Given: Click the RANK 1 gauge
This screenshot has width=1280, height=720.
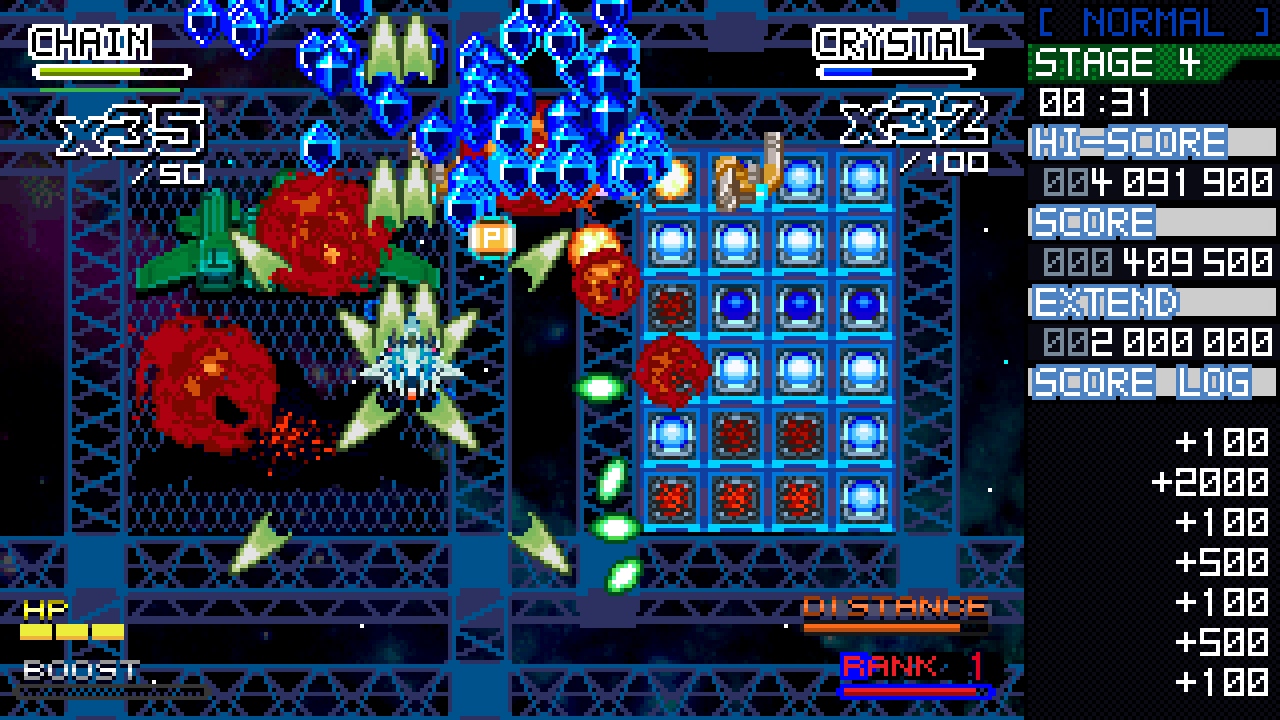Looking at the screenshot, I should [910, 688].
